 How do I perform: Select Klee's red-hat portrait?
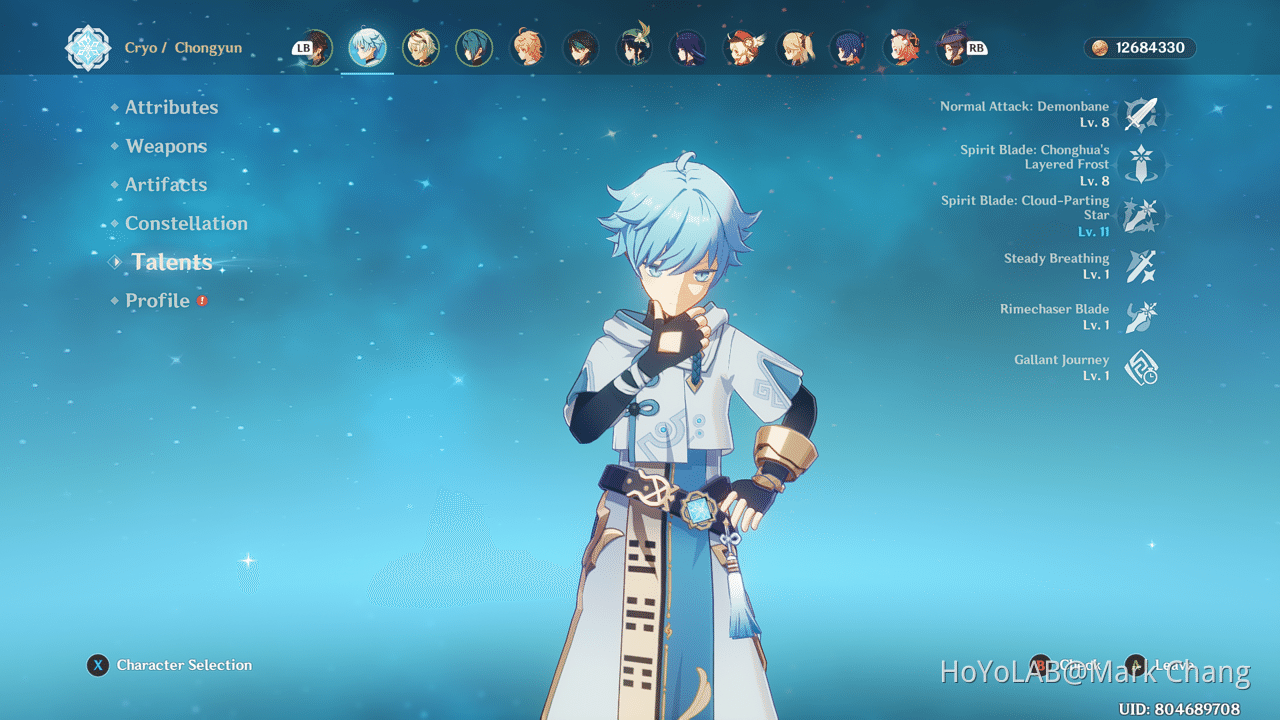742,48
